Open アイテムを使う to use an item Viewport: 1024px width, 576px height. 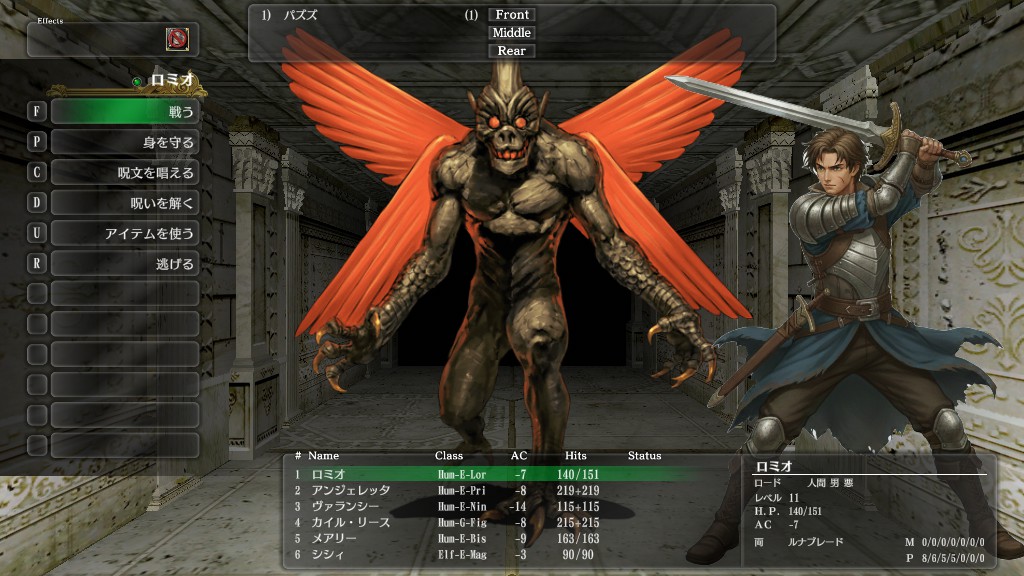[x=124, y=233]
